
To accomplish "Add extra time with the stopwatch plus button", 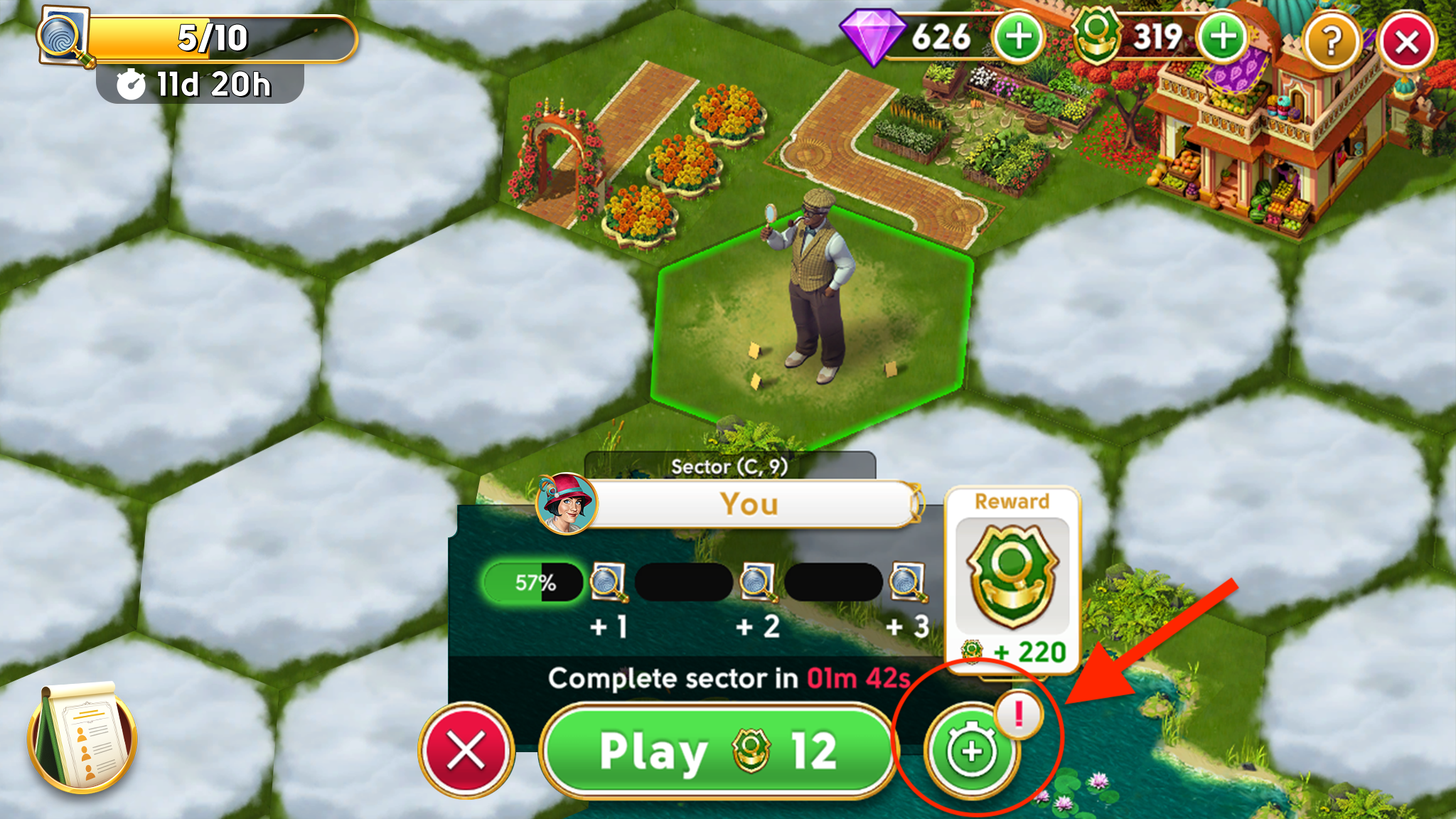I will [x=971, y=751].
